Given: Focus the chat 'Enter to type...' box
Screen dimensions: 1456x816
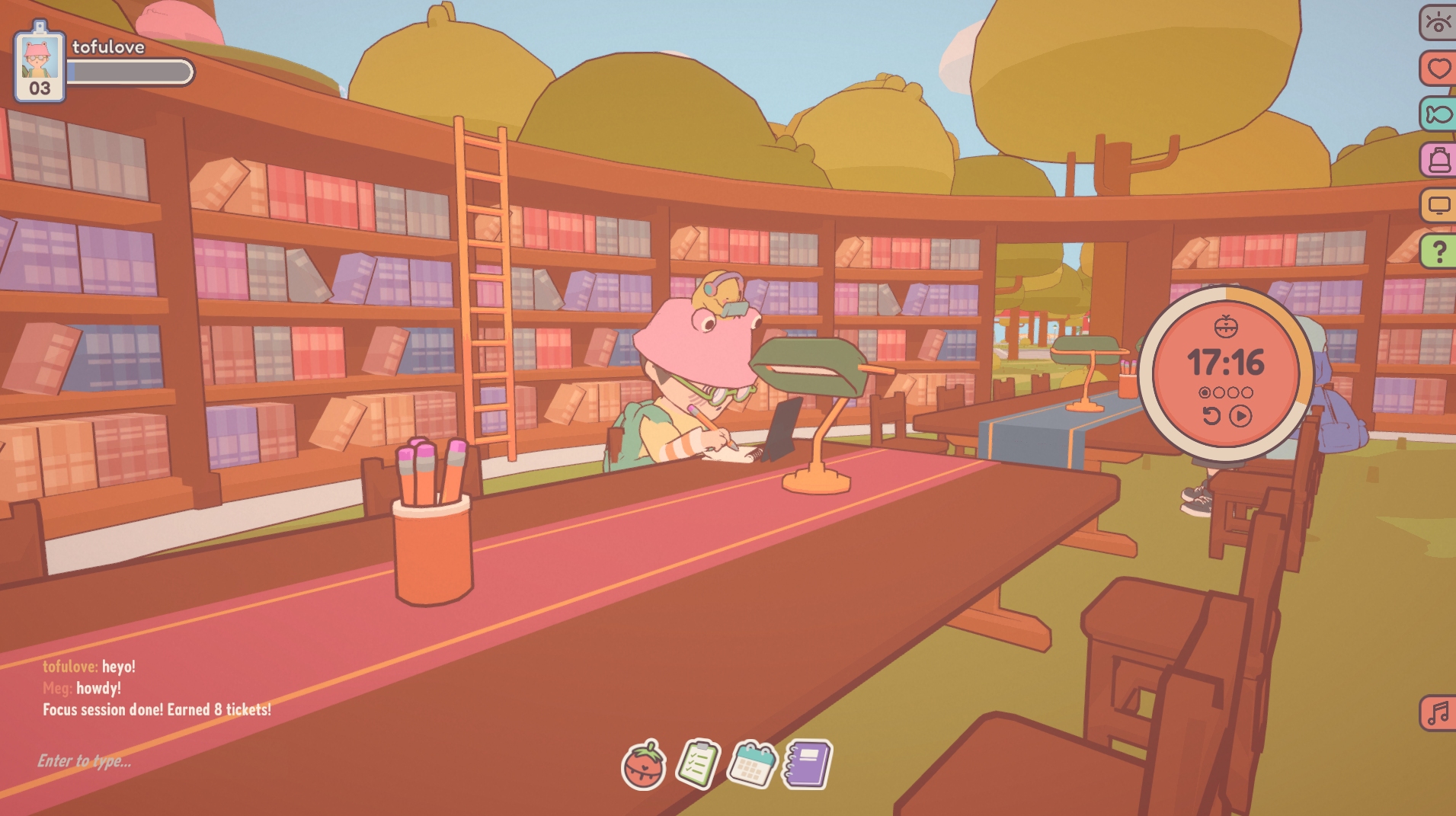Looking at the screenshot, I should (85, 761).
